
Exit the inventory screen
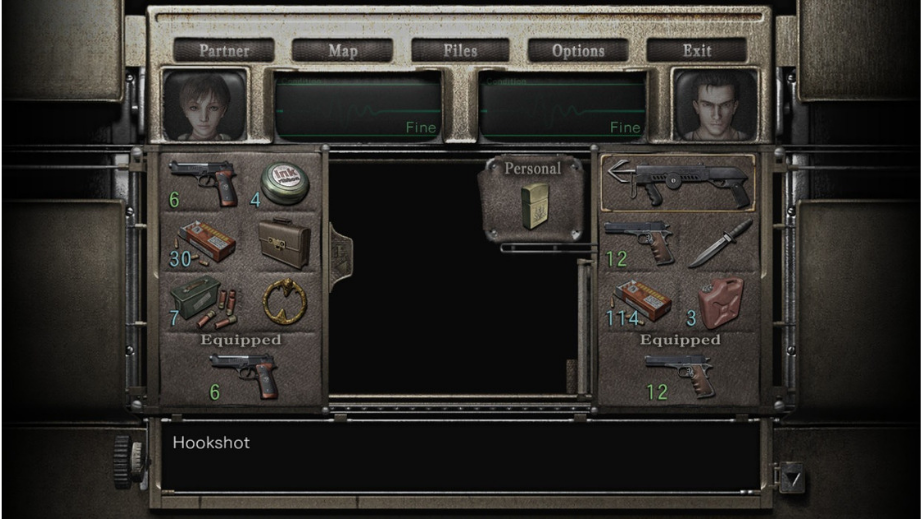click(696, 50)
